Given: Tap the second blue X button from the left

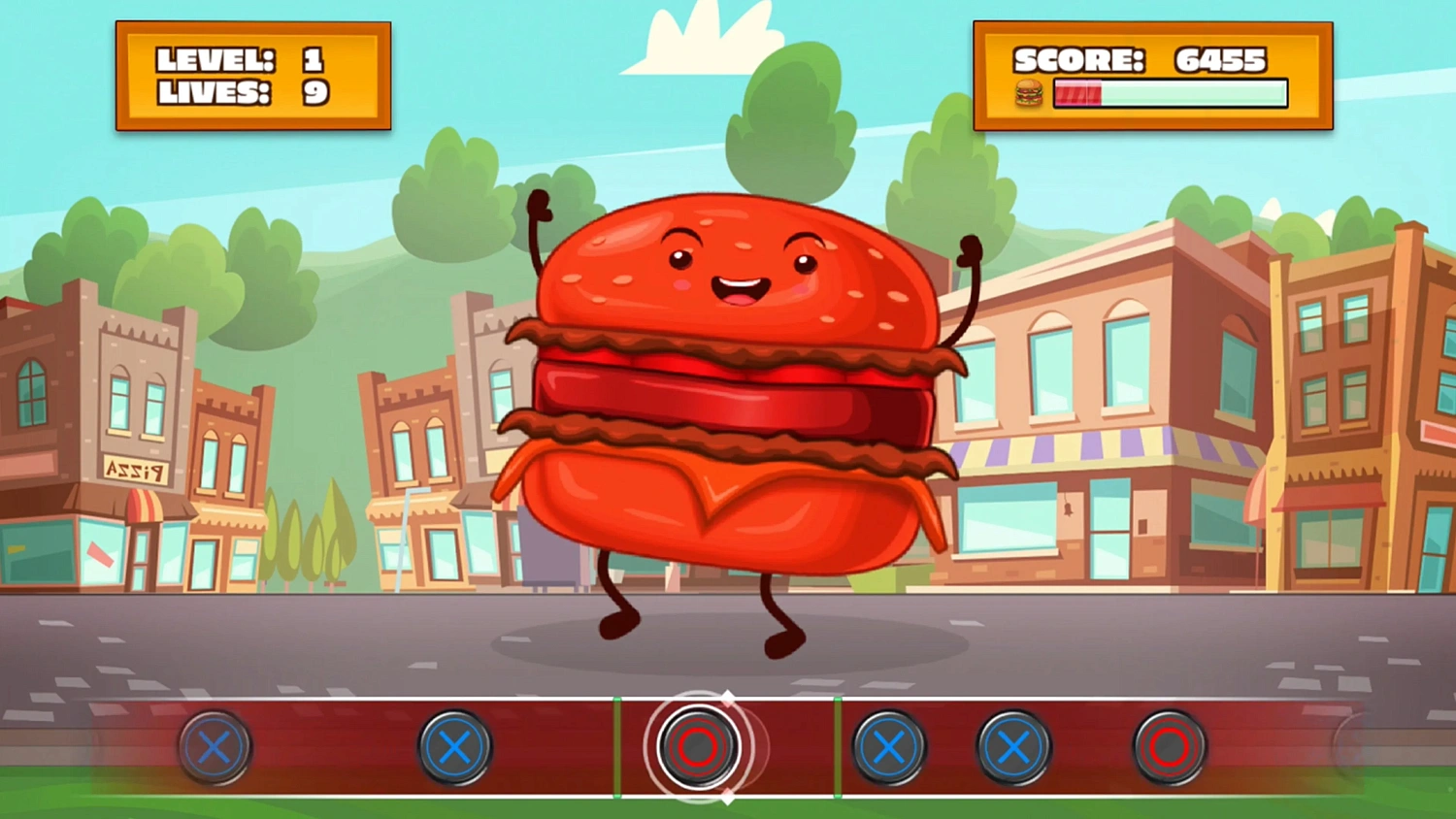Looking at the screenshot, I should pyautogui.click(x=454, y=747).
